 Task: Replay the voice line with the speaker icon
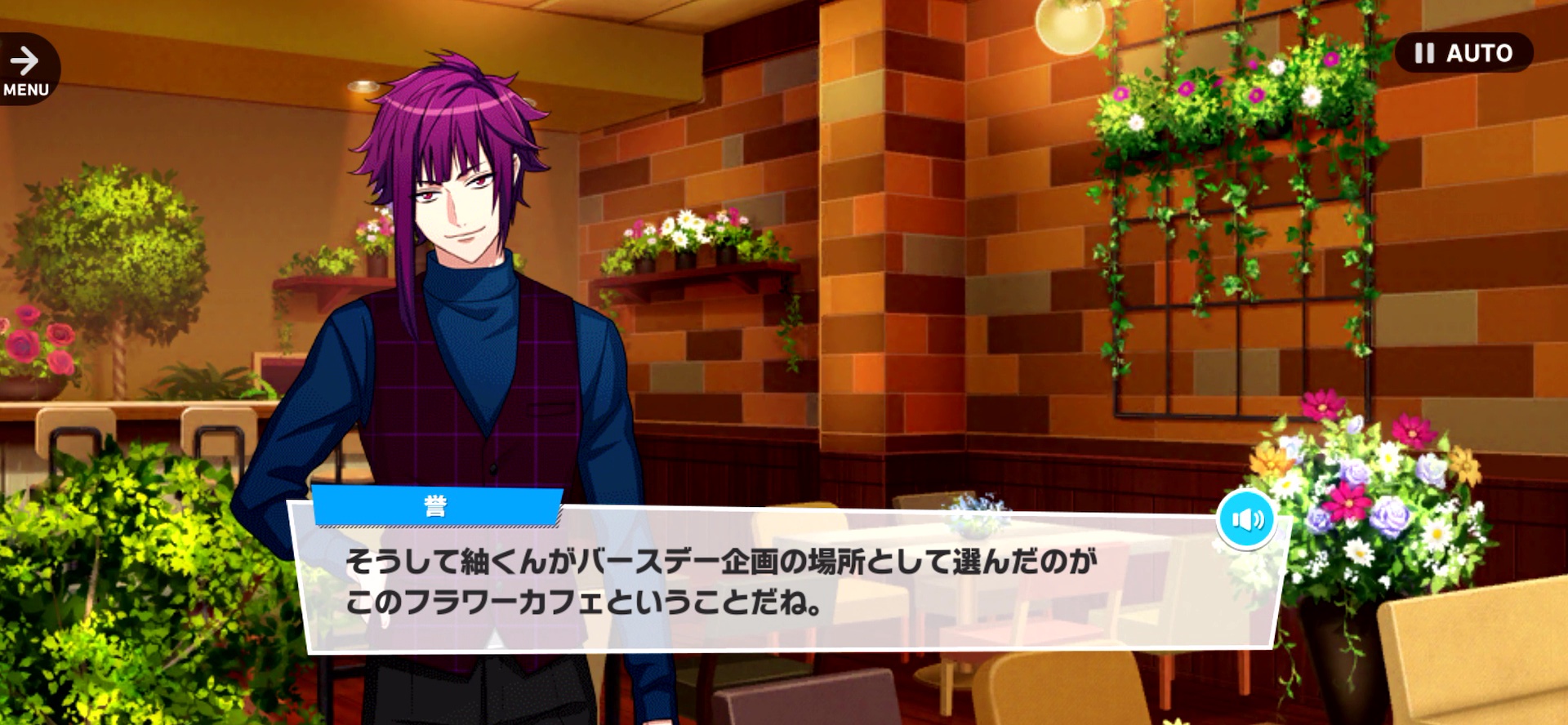click(1246, 519)
